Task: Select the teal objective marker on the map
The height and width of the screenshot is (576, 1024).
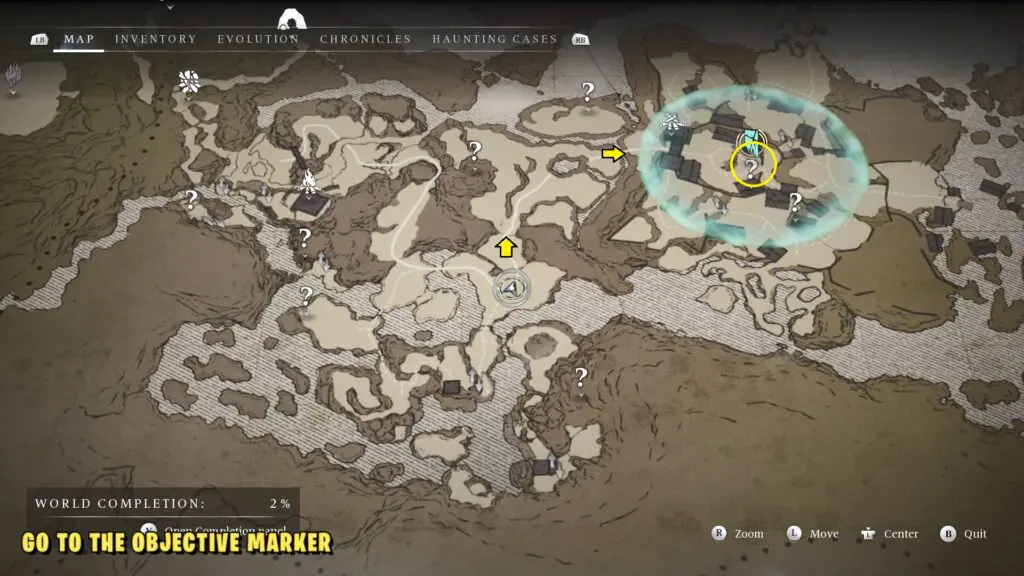Action: pos(749,141)
